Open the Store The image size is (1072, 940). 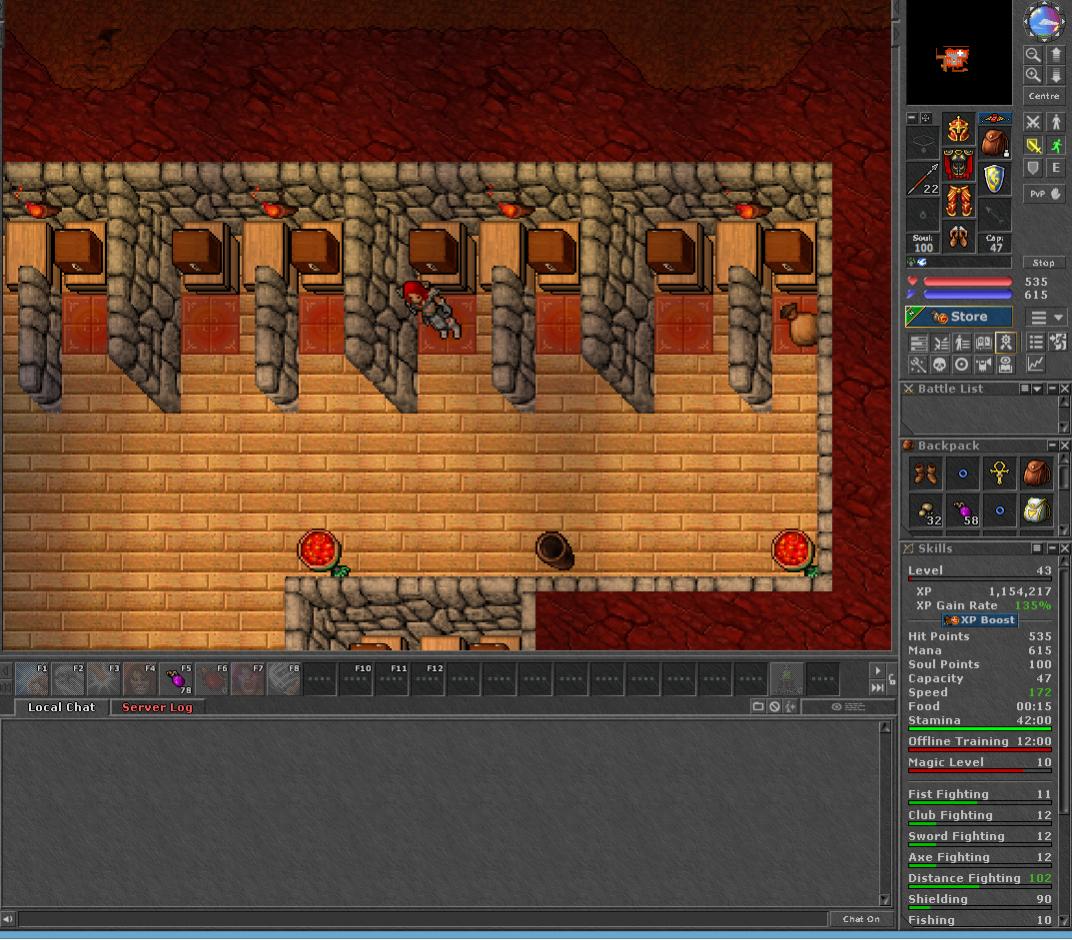click(x=958, y=317)
